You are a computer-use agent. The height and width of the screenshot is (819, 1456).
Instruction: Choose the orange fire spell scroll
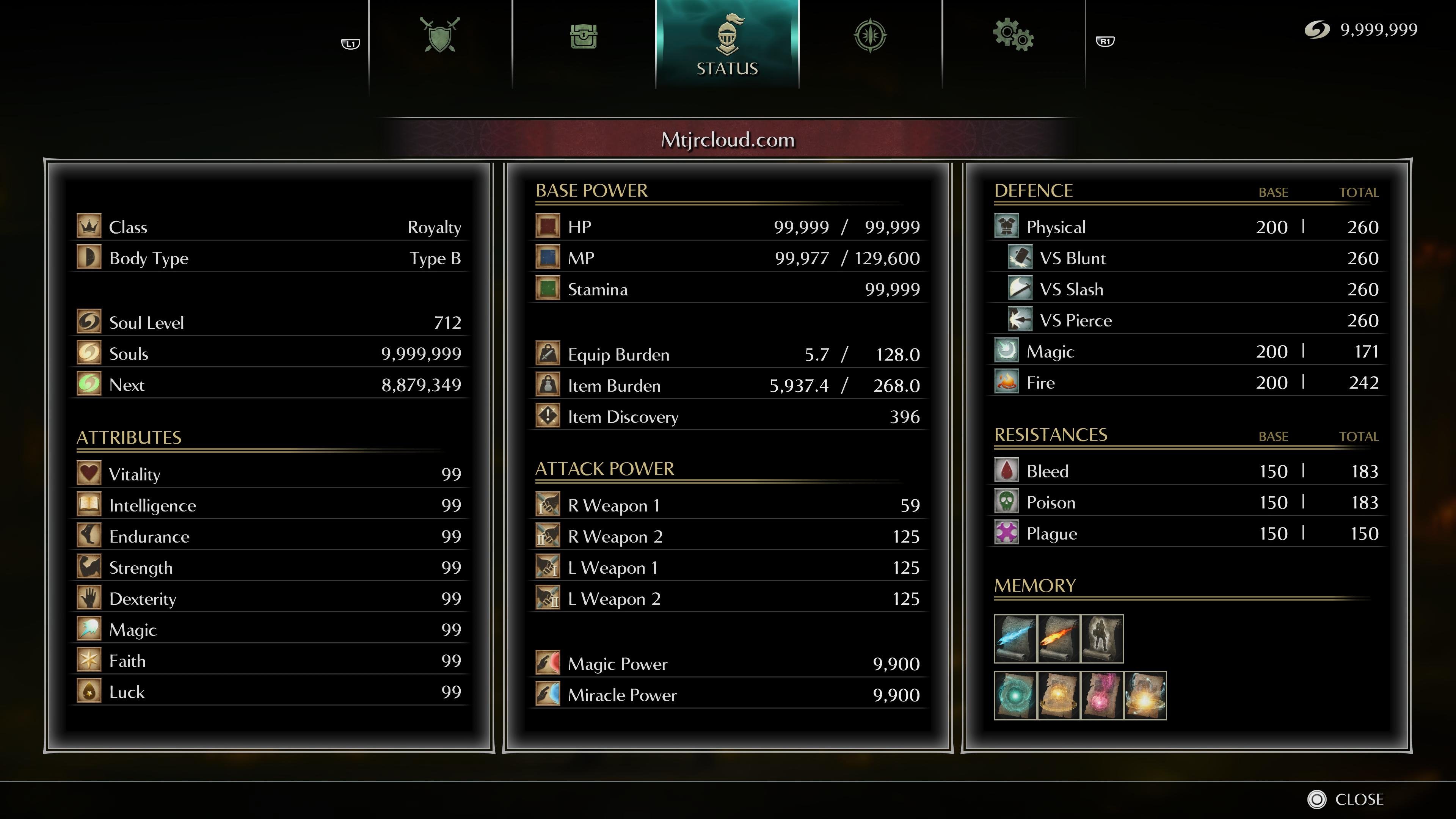[x=1059, y=639]
